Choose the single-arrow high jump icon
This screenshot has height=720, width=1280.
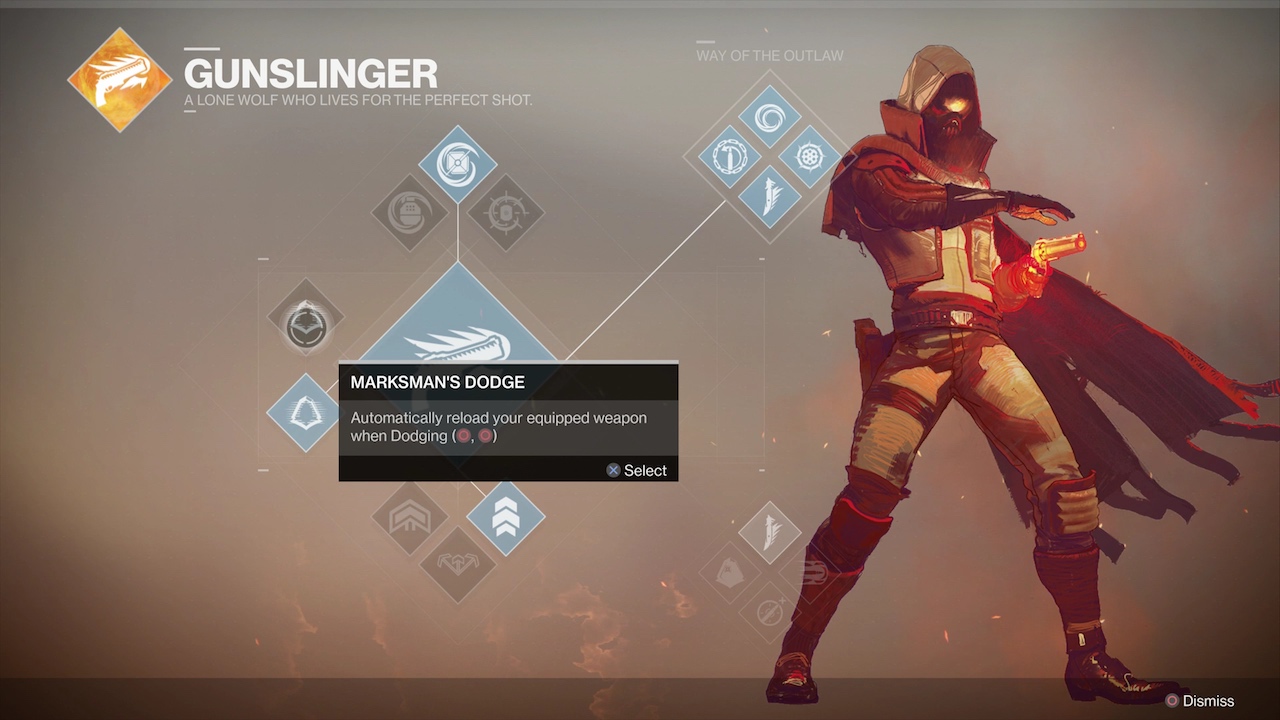[x=410, y=518]
